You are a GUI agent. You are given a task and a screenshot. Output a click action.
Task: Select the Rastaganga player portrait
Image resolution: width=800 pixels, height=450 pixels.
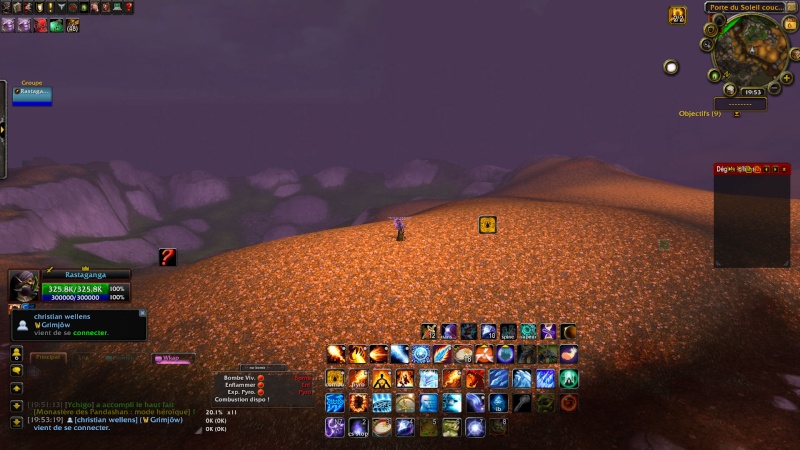click(24, 287)
